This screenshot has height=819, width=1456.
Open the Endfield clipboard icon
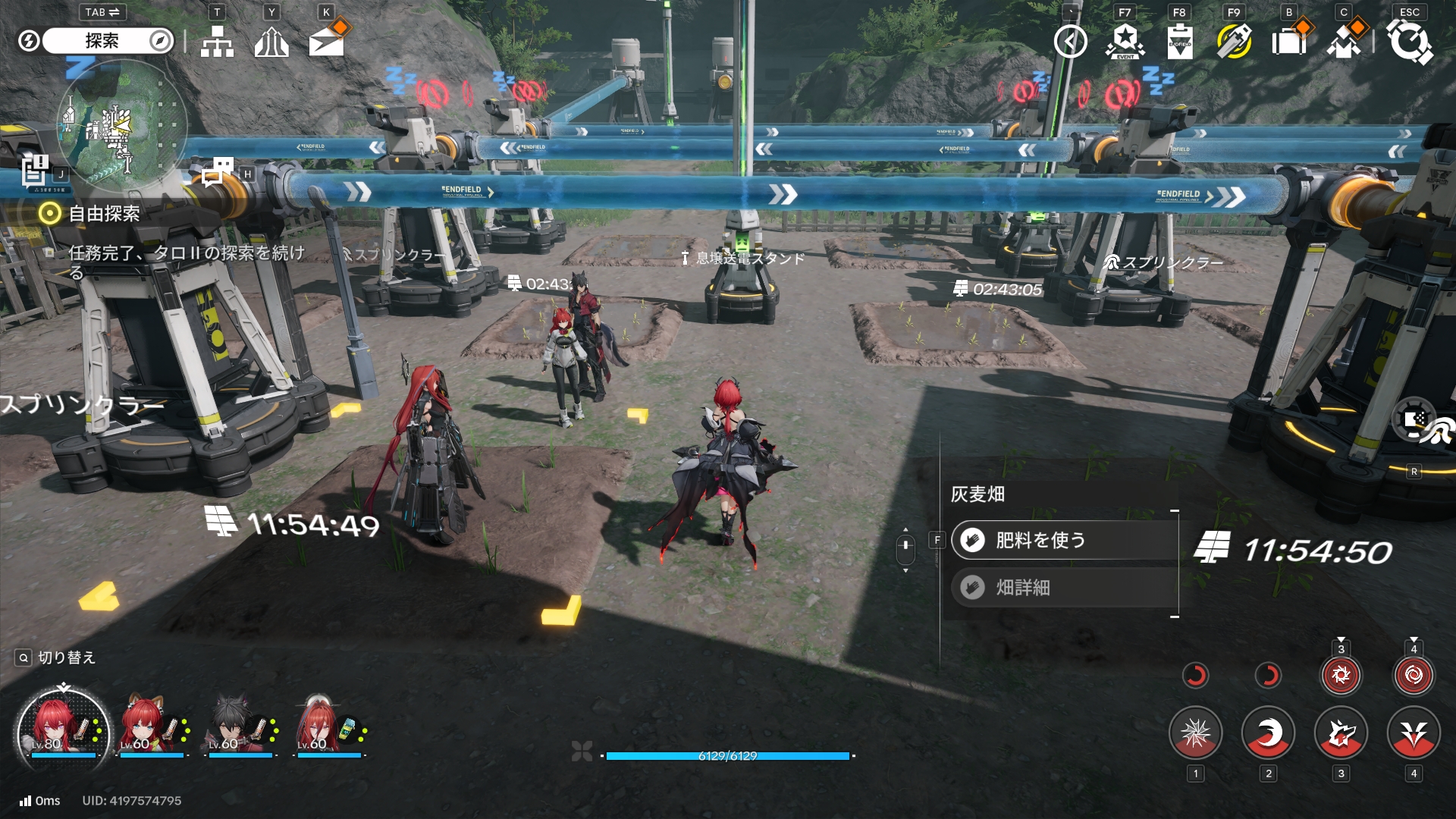tap(1179, 42)
